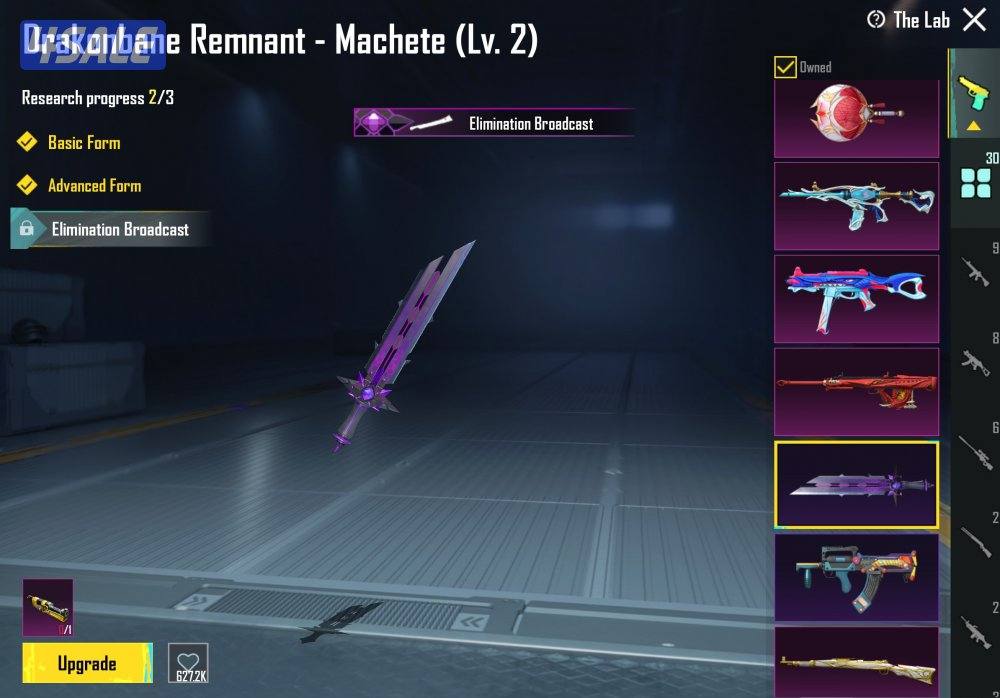
Task: Choose the blue and pink SMG skin
Action: coord(856,298)
